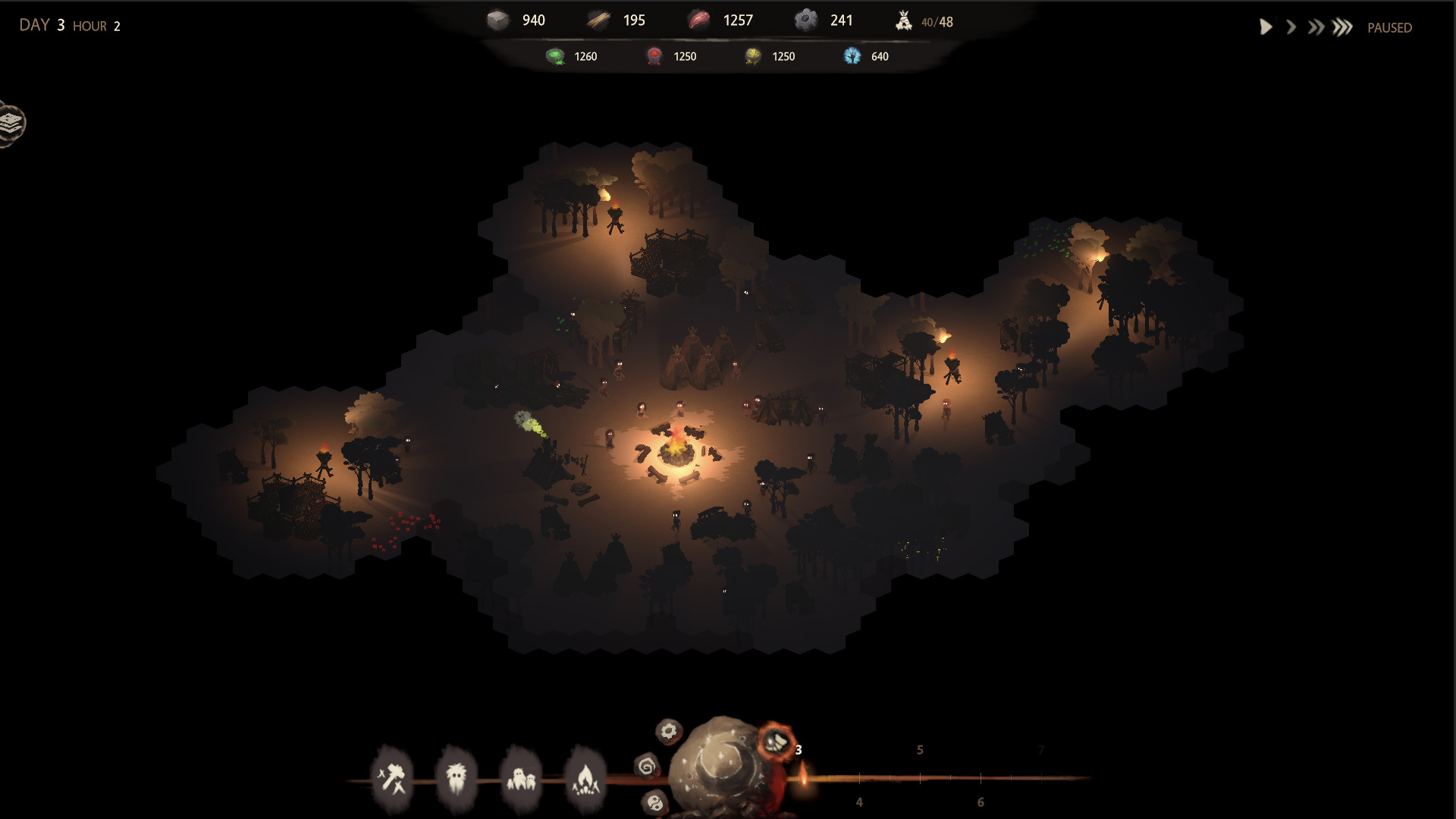Click the stone resource icon showing 940
Screen dimensions: 1456x819
[x=498, y=19]
